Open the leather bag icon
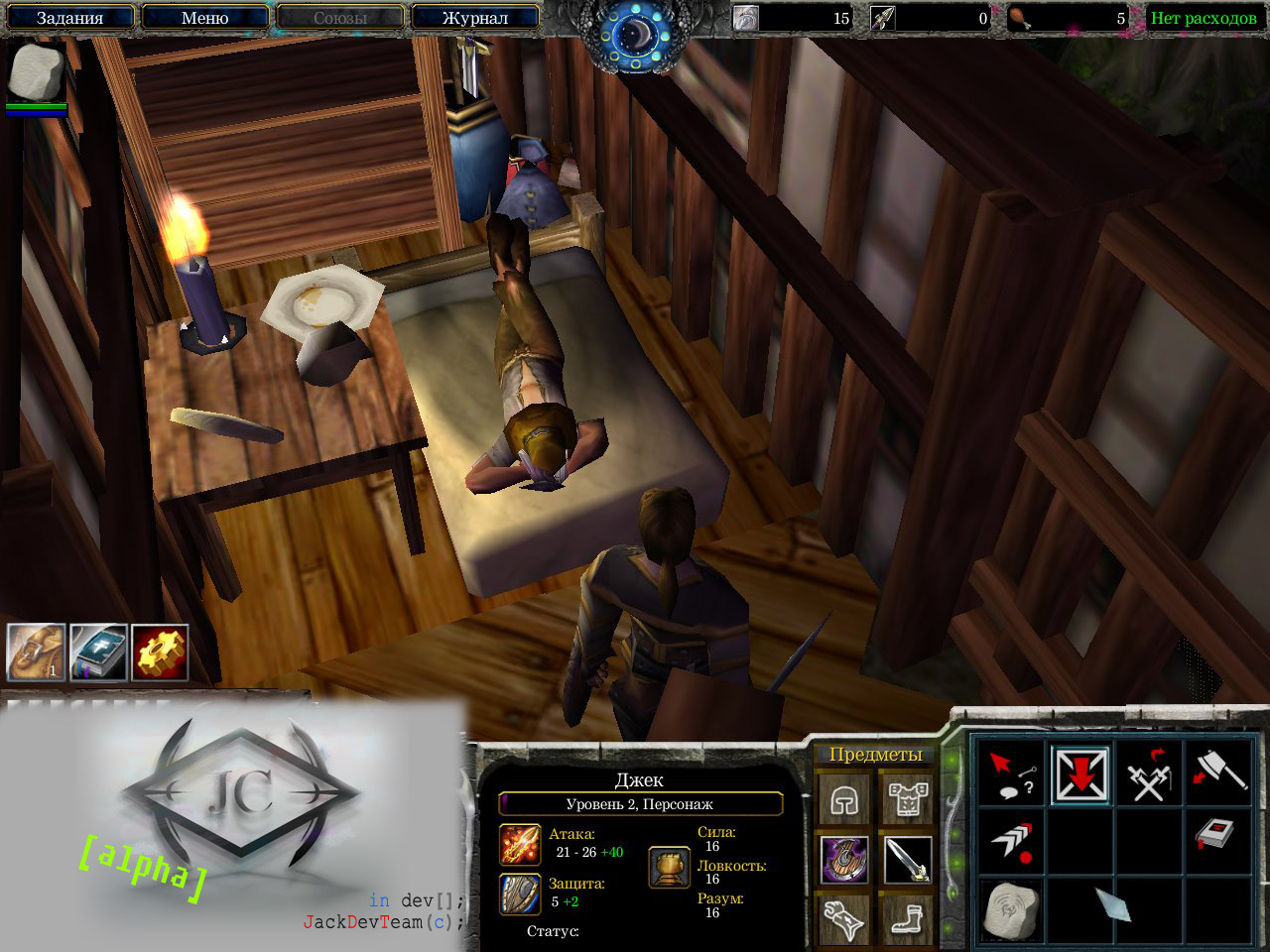The height and width of the screenshot is (952, 1270). (37, 653)
